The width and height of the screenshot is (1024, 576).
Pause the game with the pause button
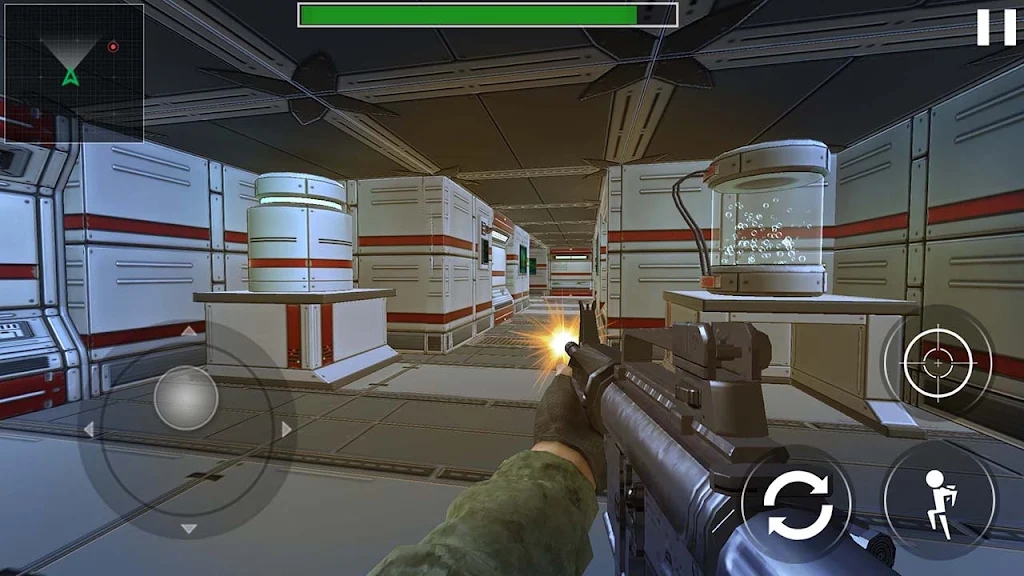(995, 27)
